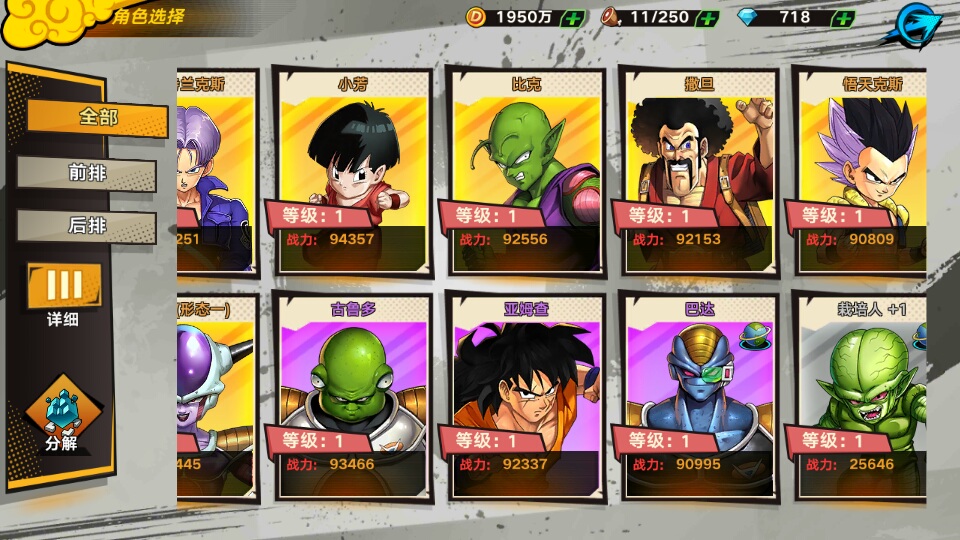Open the 古鲁多 character card
Screen dimensions: 960x540
352,397
